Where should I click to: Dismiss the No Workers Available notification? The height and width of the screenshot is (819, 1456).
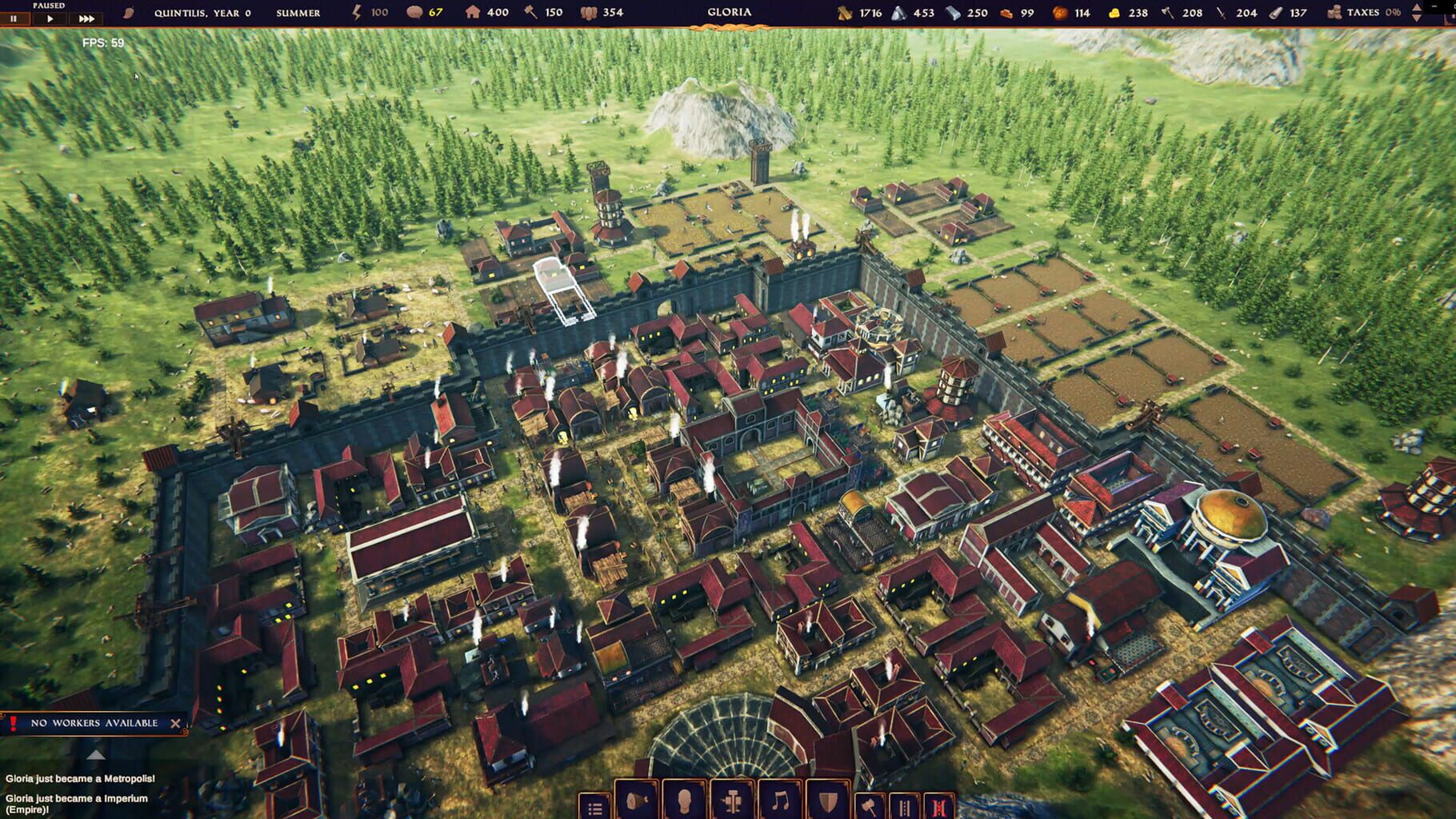tap(176, 725)
